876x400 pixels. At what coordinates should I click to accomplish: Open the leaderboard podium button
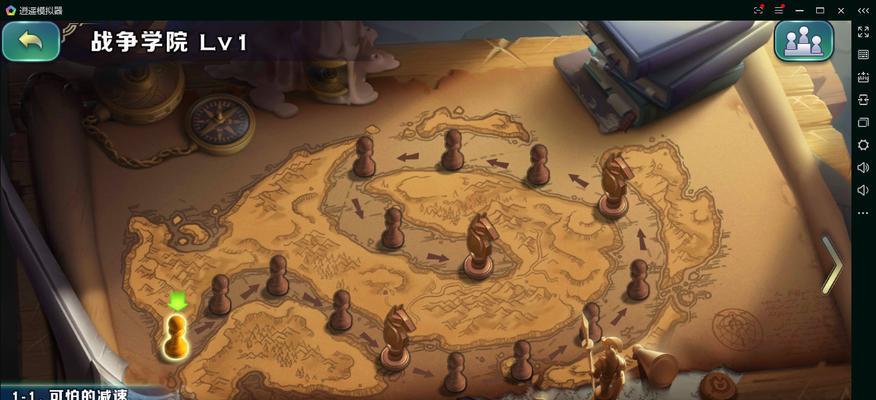[x=803, y=42]
